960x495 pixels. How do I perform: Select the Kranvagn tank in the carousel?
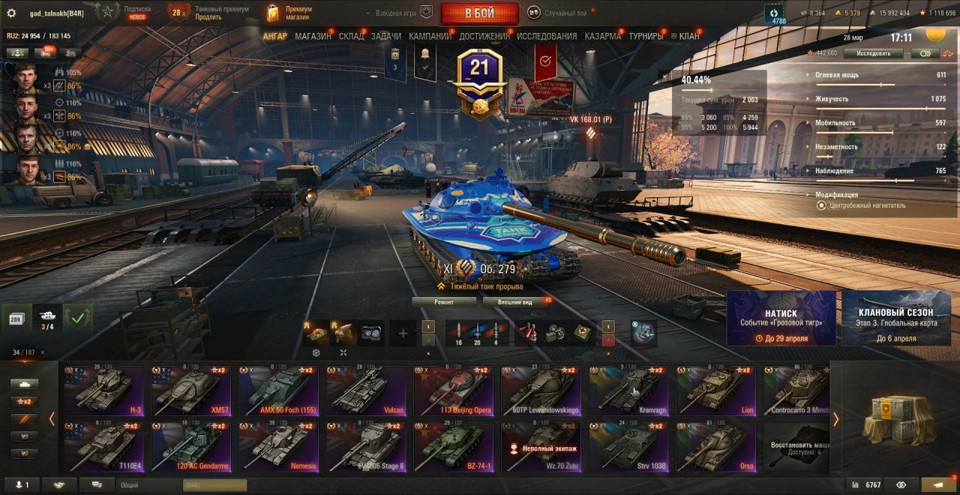click(630, 391)
